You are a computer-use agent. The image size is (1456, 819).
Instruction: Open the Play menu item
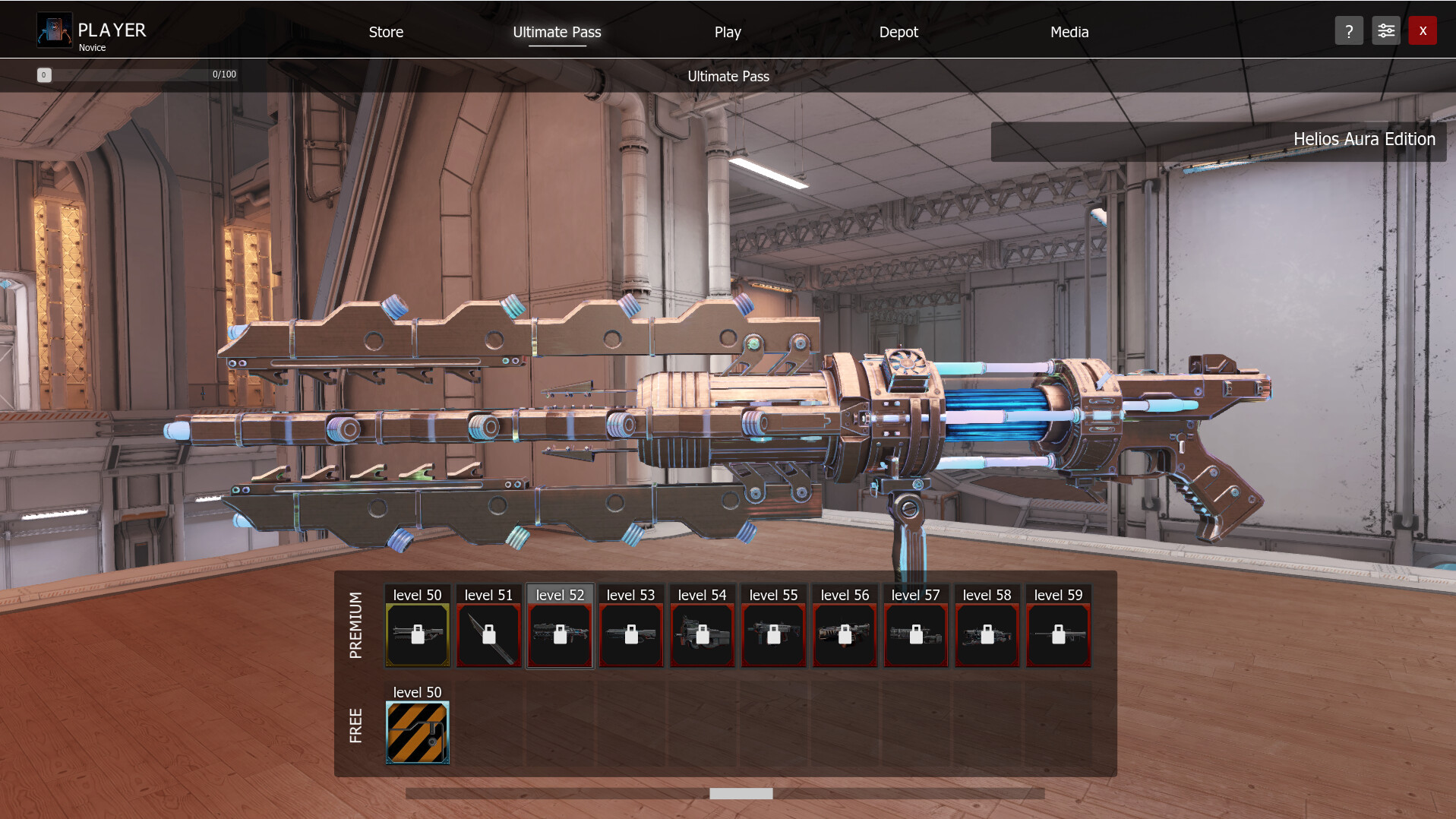click(727, 32)
